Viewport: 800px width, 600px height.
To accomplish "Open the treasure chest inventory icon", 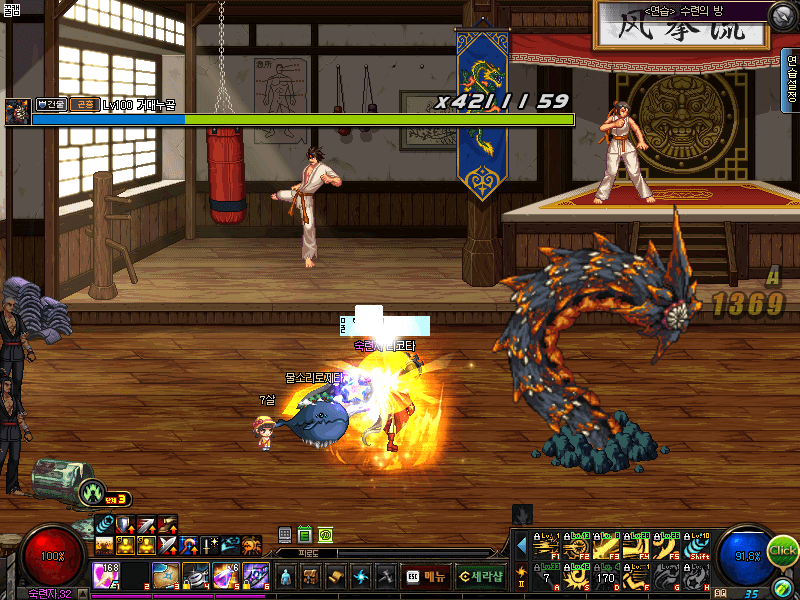I will [310, 577].
